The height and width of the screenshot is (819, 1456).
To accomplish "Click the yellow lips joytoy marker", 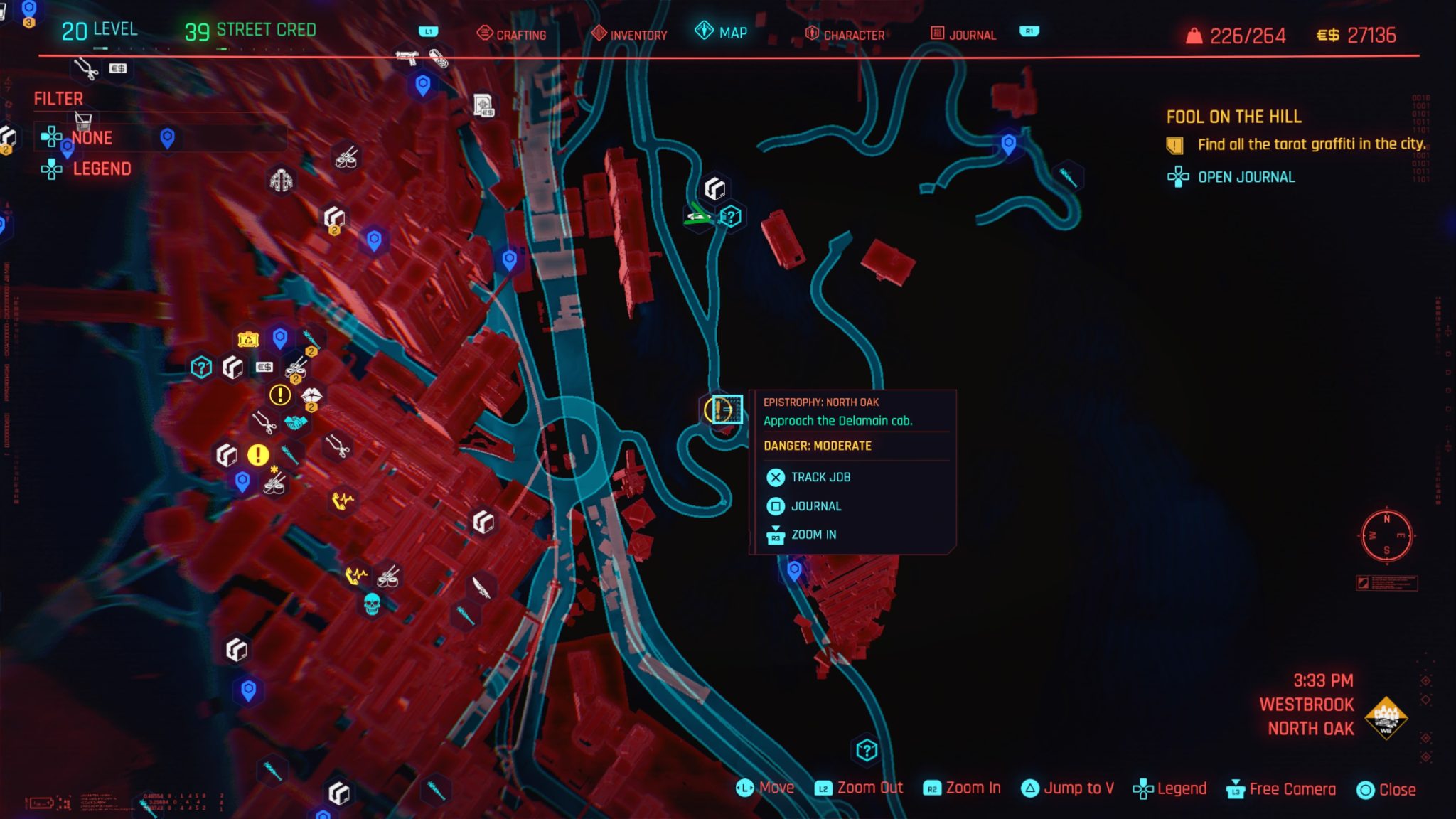I will pos(313,393).
